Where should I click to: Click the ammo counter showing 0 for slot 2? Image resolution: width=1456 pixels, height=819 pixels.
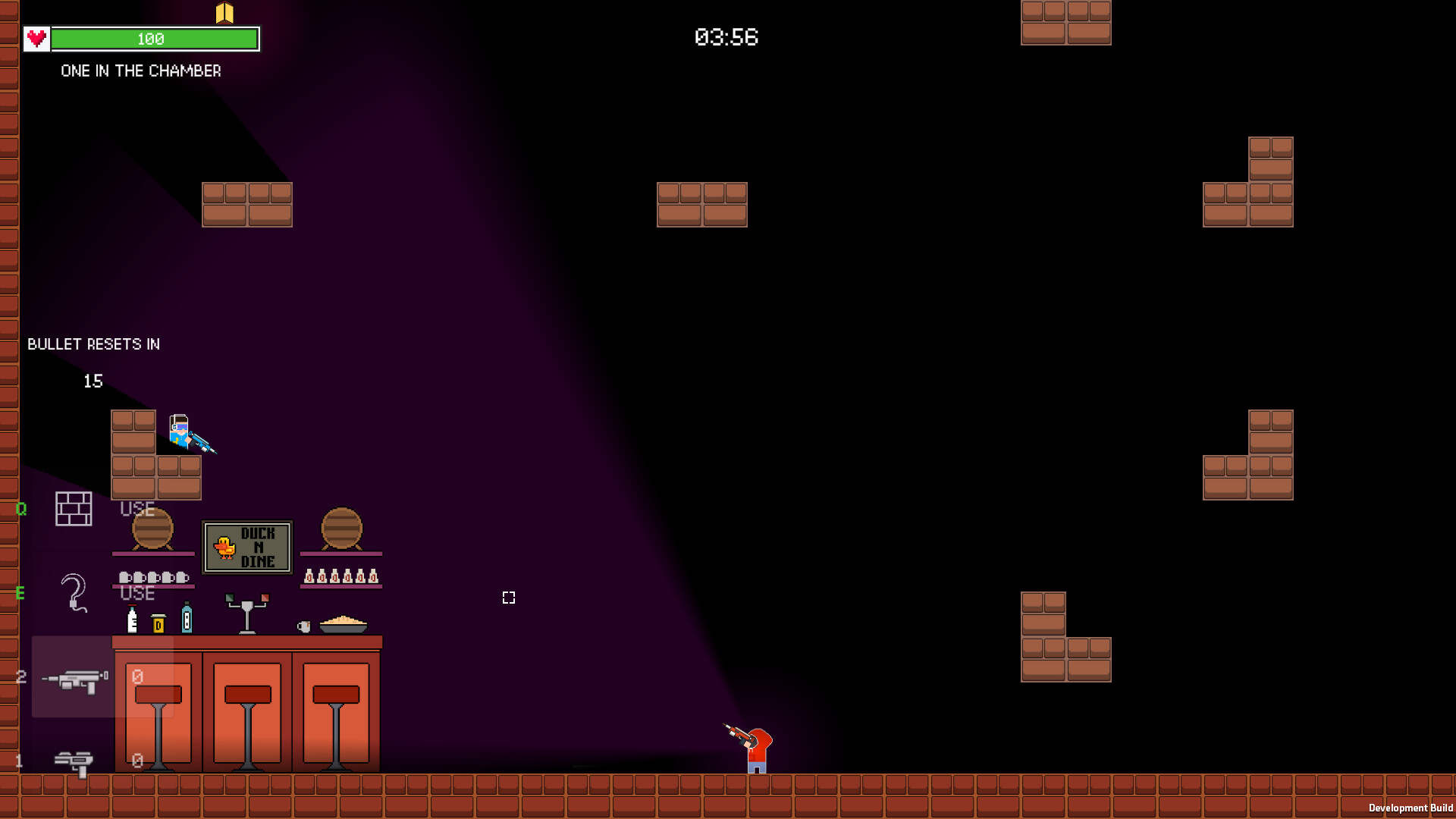(136, 677)
